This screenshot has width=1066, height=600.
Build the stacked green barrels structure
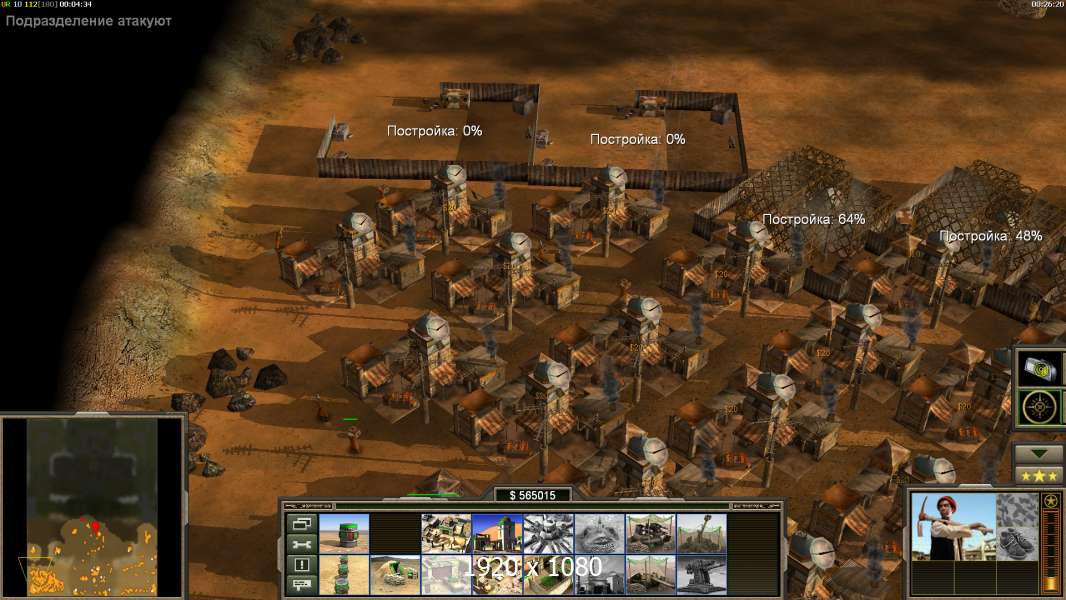click(345, 575)
